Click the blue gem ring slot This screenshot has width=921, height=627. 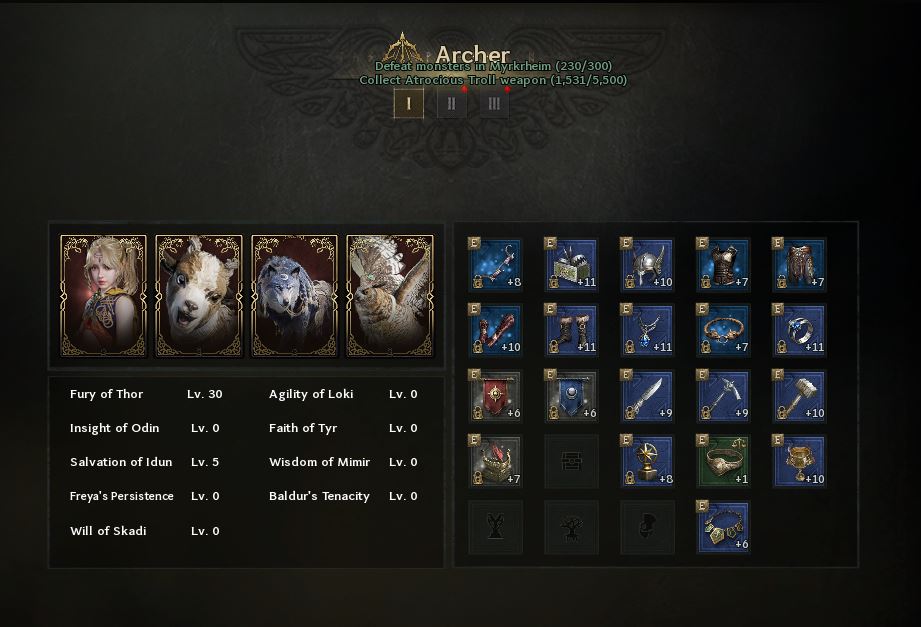tap(800, 330)
